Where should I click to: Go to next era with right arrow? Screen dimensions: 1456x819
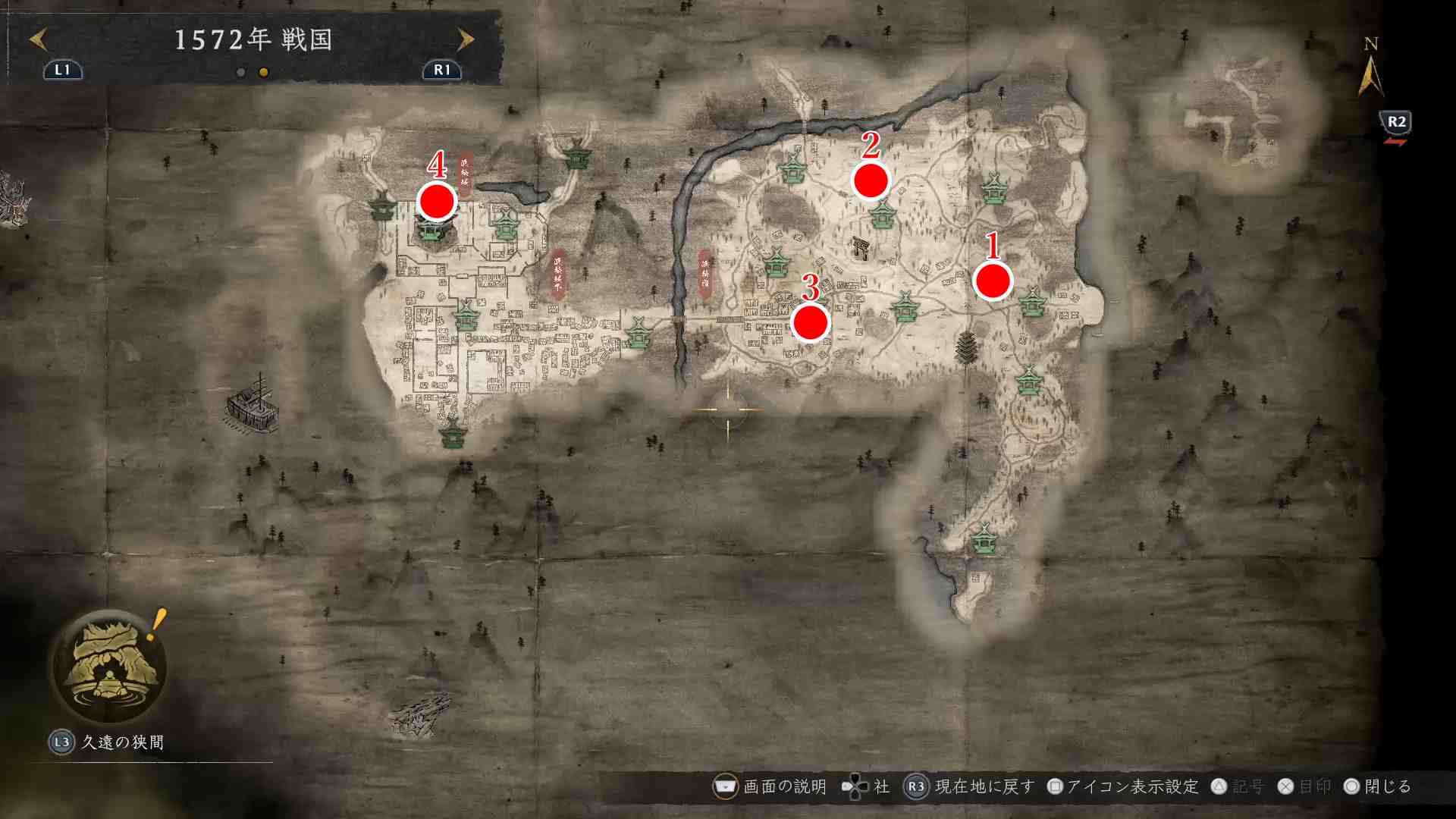[465, 39]
